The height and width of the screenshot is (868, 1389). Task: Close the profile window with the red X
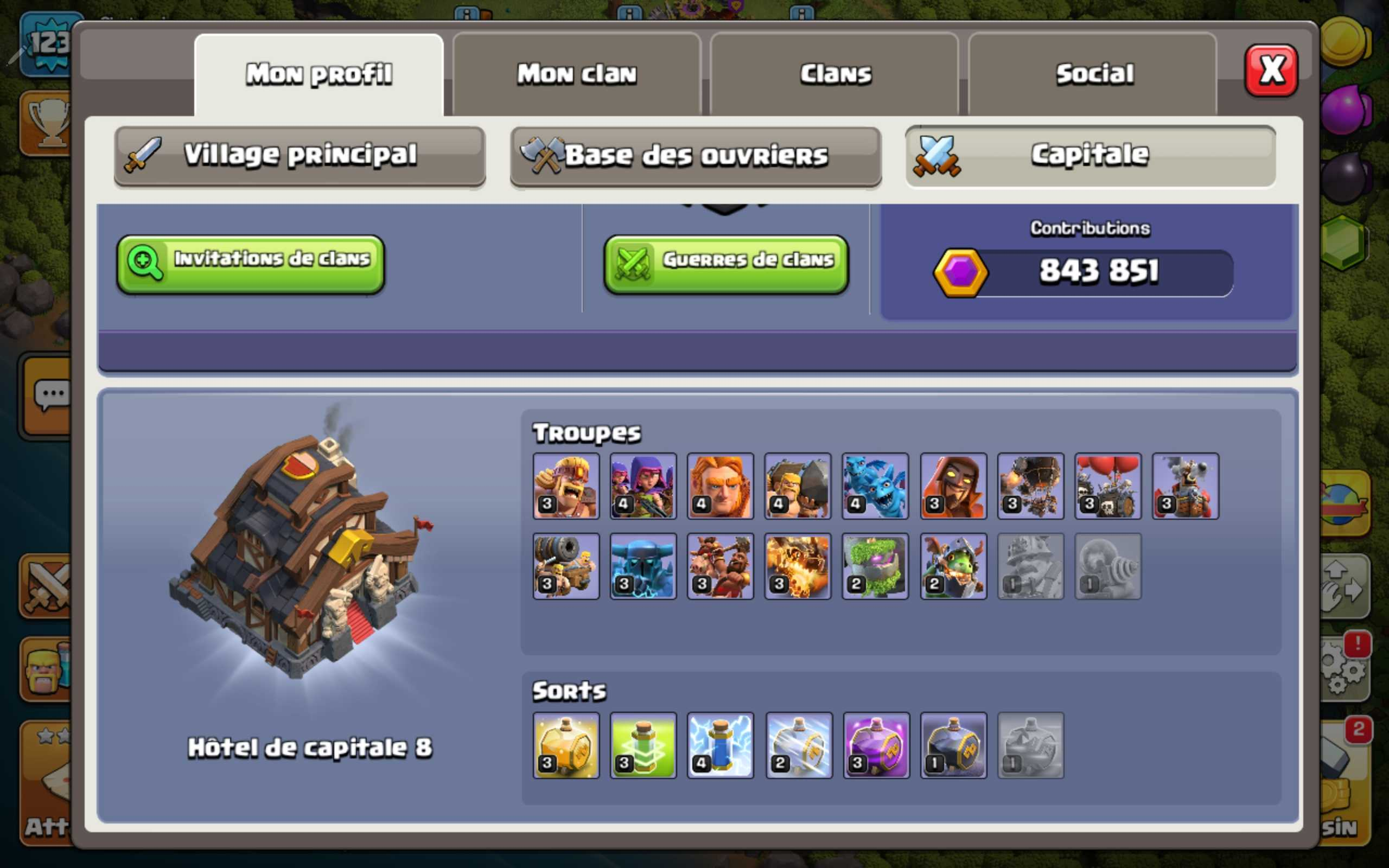point(1271,71)
